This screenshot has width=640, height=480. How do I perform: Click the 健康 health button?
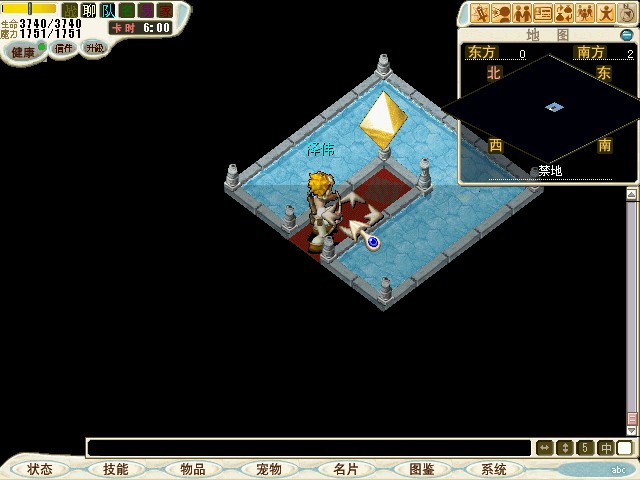pyautogui.click(x=23, y=49)
